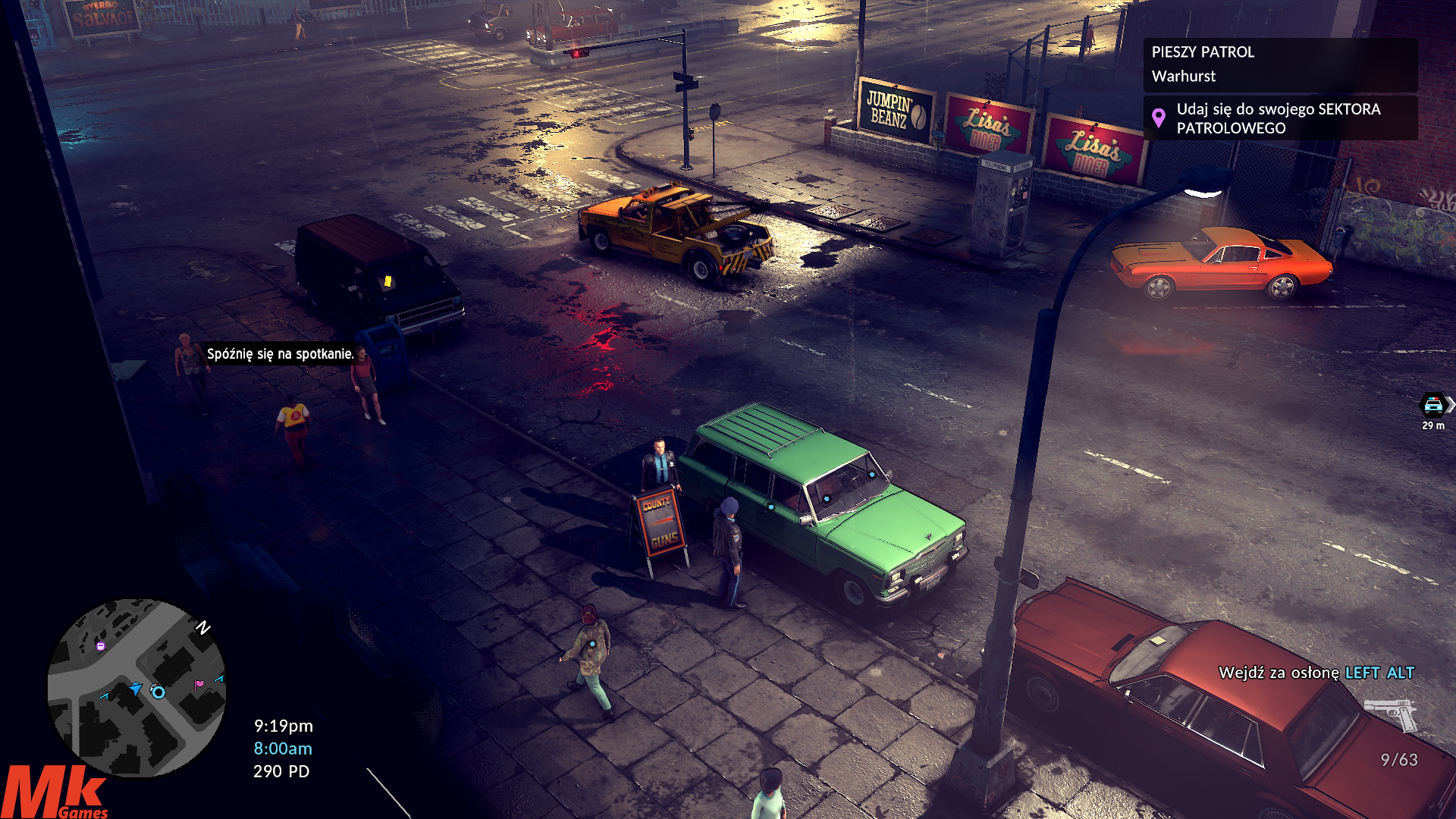Select the police car waypoint indicator
Screen dimensions: 1456x819
pos(1432,405)
